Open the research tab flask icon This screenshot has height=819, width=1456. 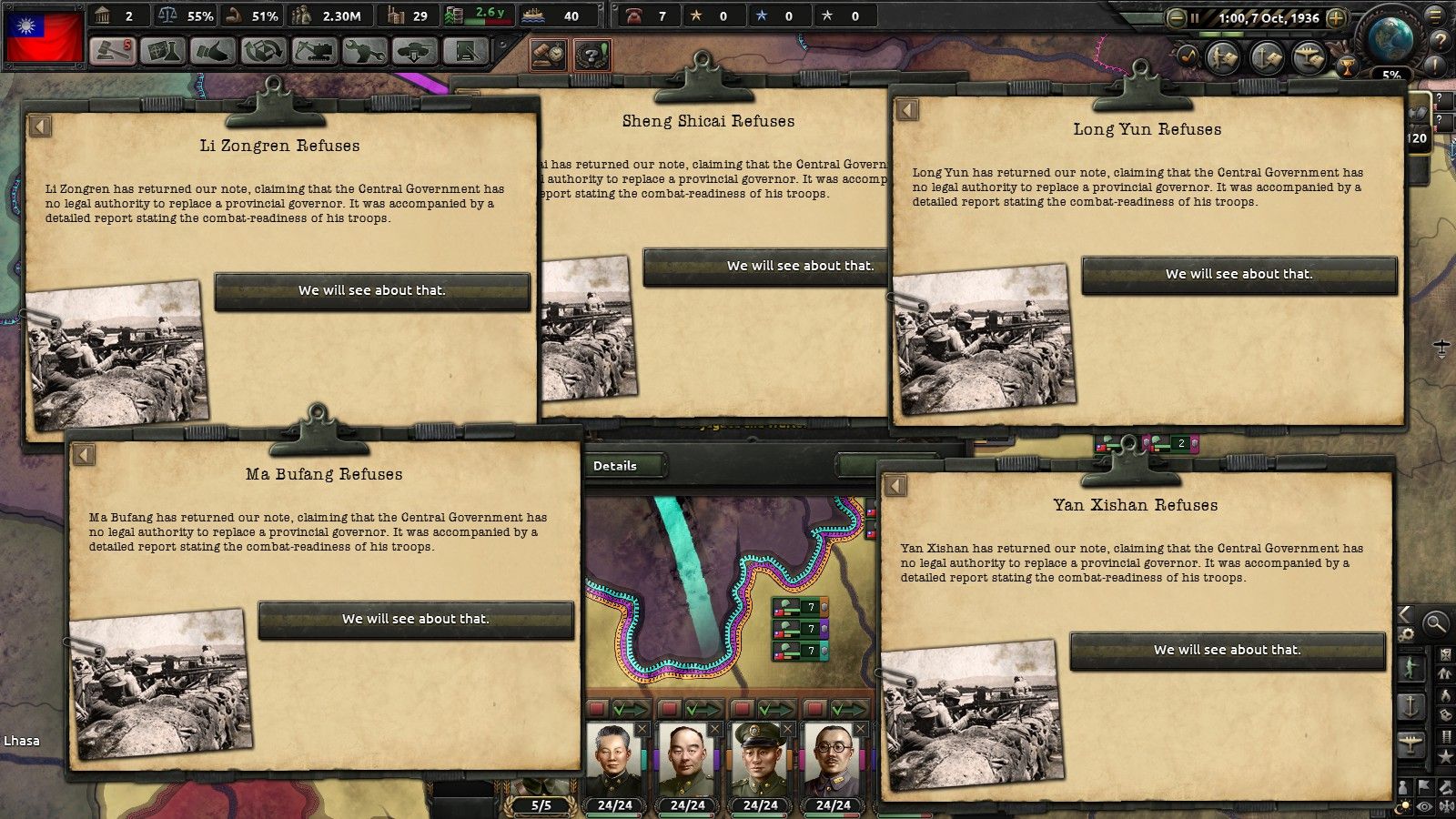(x=161, y=52)
